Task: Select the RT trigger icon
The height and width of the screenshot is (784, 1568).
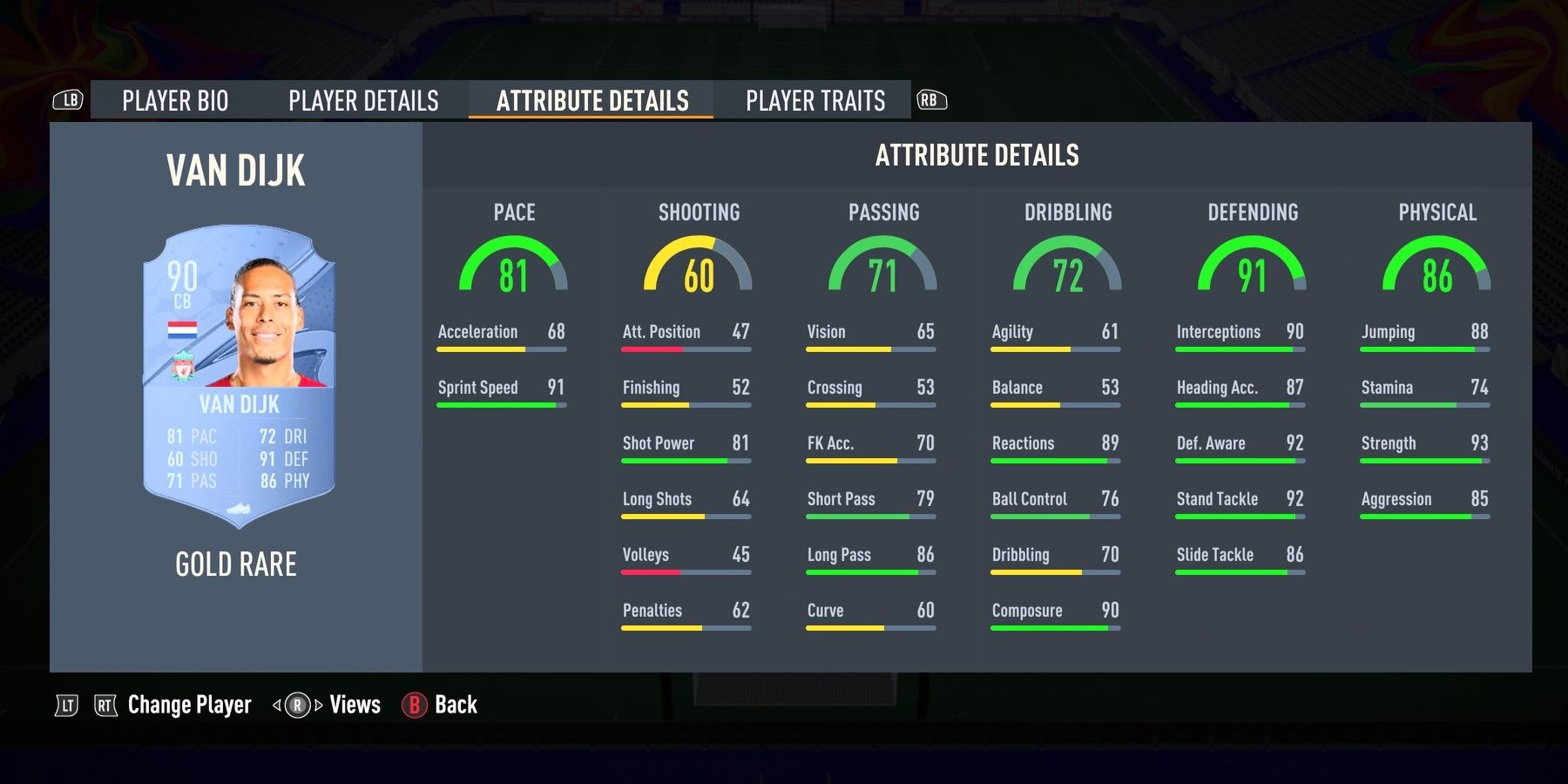Action: pos(105,705)
